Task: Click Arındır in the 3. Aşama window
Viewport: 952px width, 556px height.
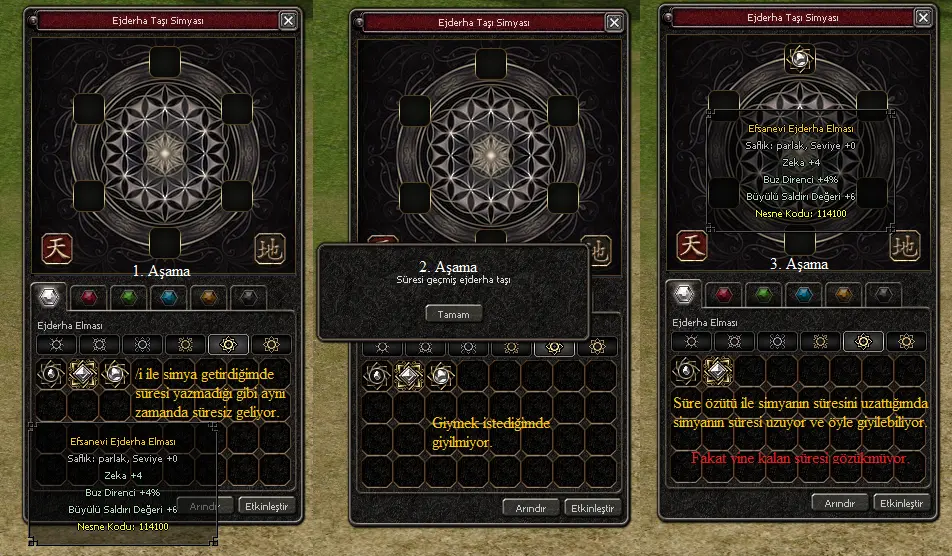Action: click(x=839, y=502)
